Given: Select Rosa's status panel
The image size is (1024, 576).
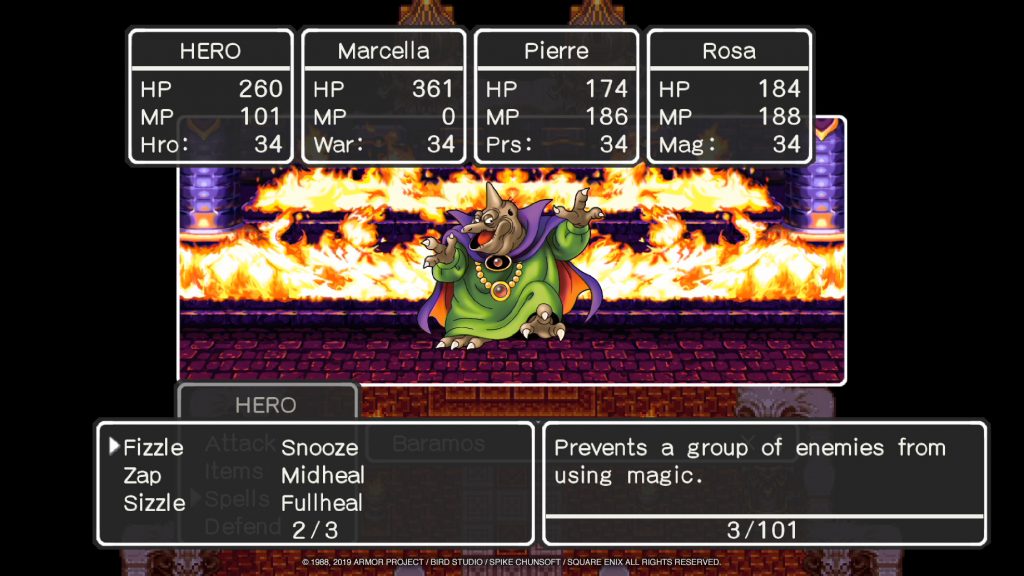Looking at the screenshot, I should (729, 96).
